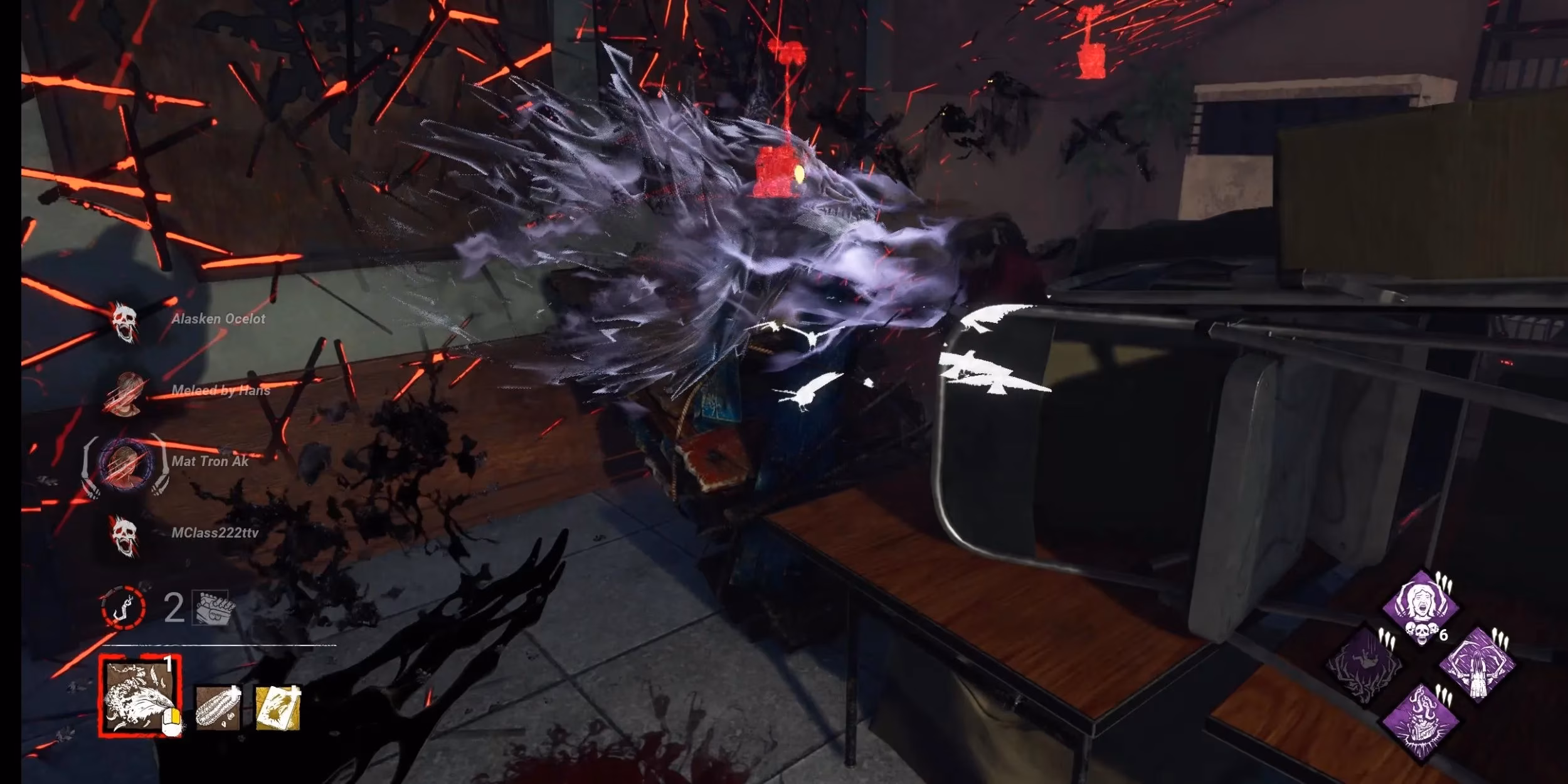Click the token counter showing 6 on the perk
1568x784 pixels.
1443,634
